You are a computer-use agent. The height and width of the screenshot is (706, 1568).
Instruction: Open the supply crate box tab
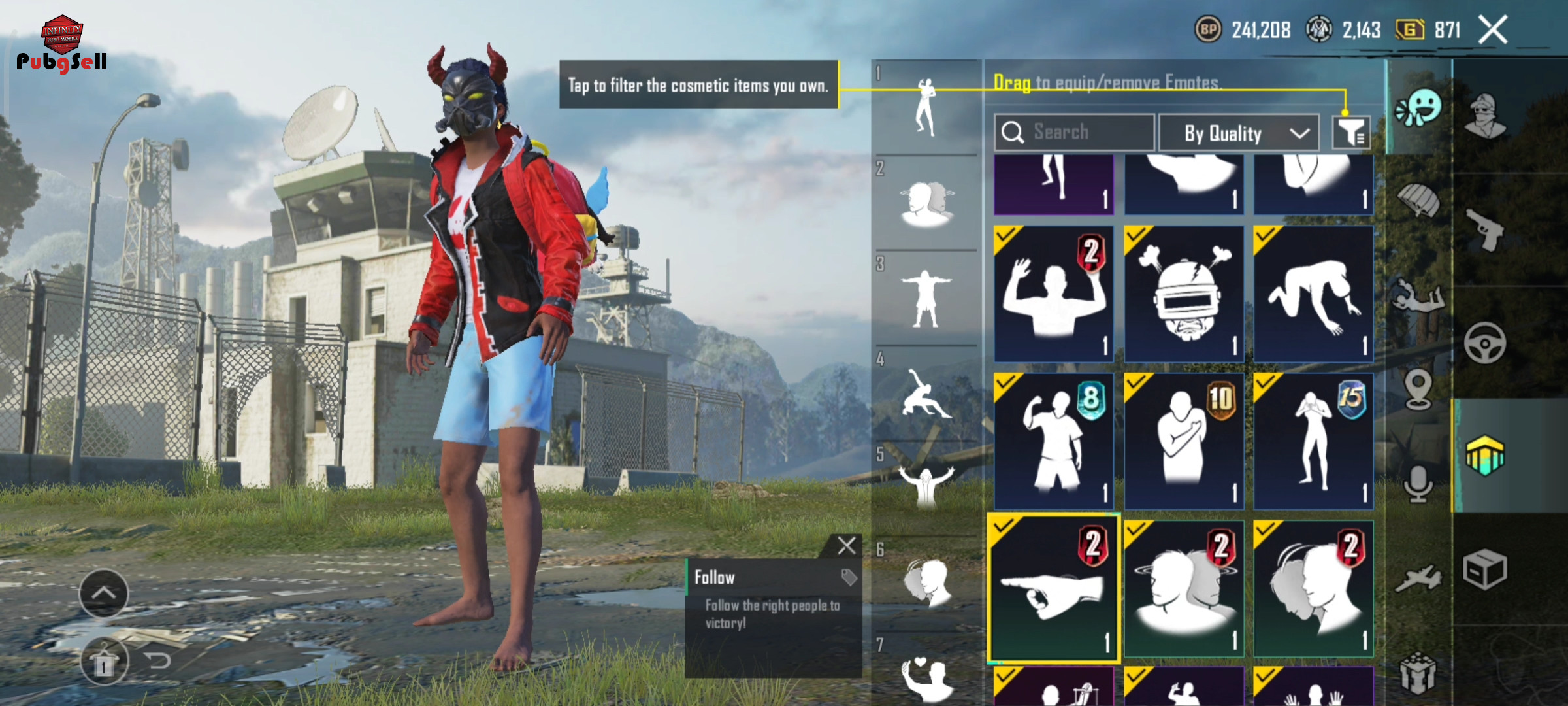tap(1486, 570)
